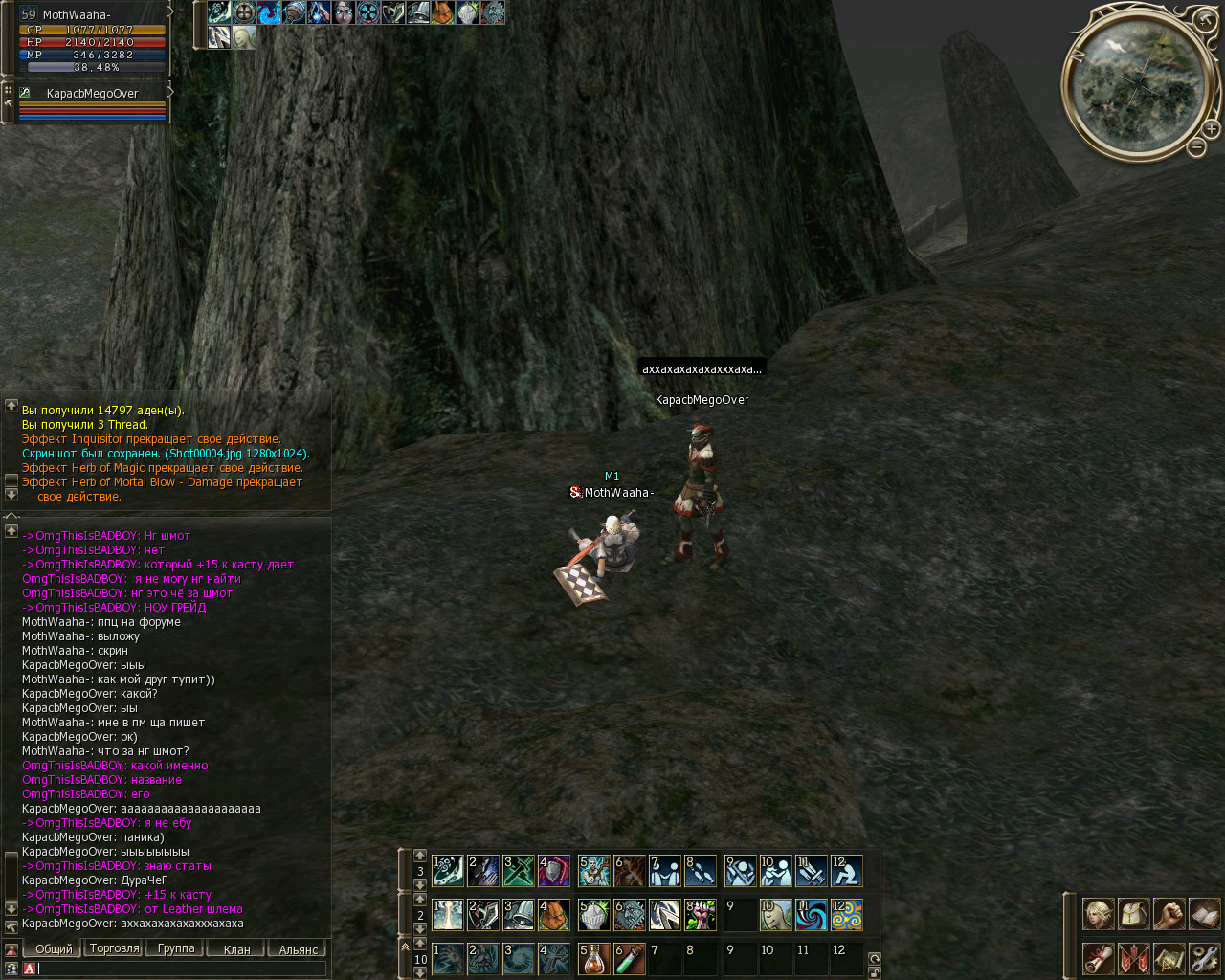Zoom in the minimap with plus button
Screen dimensions: 1225x980
coord(1211,129)
